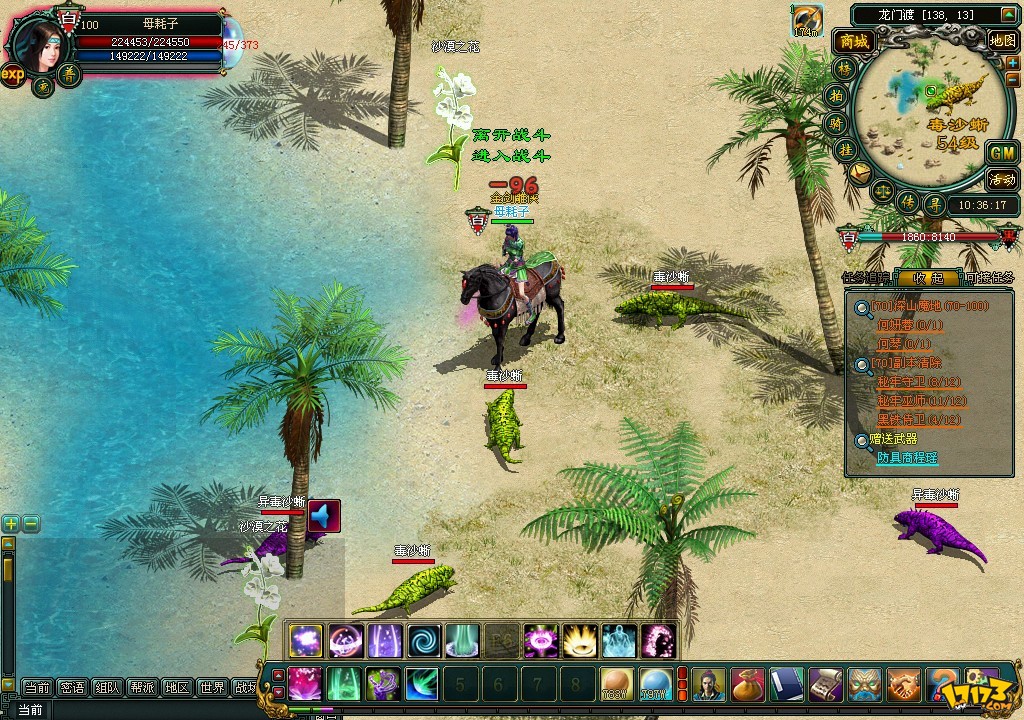Select the 世界 world chat channel tab

tap(211, 687)
